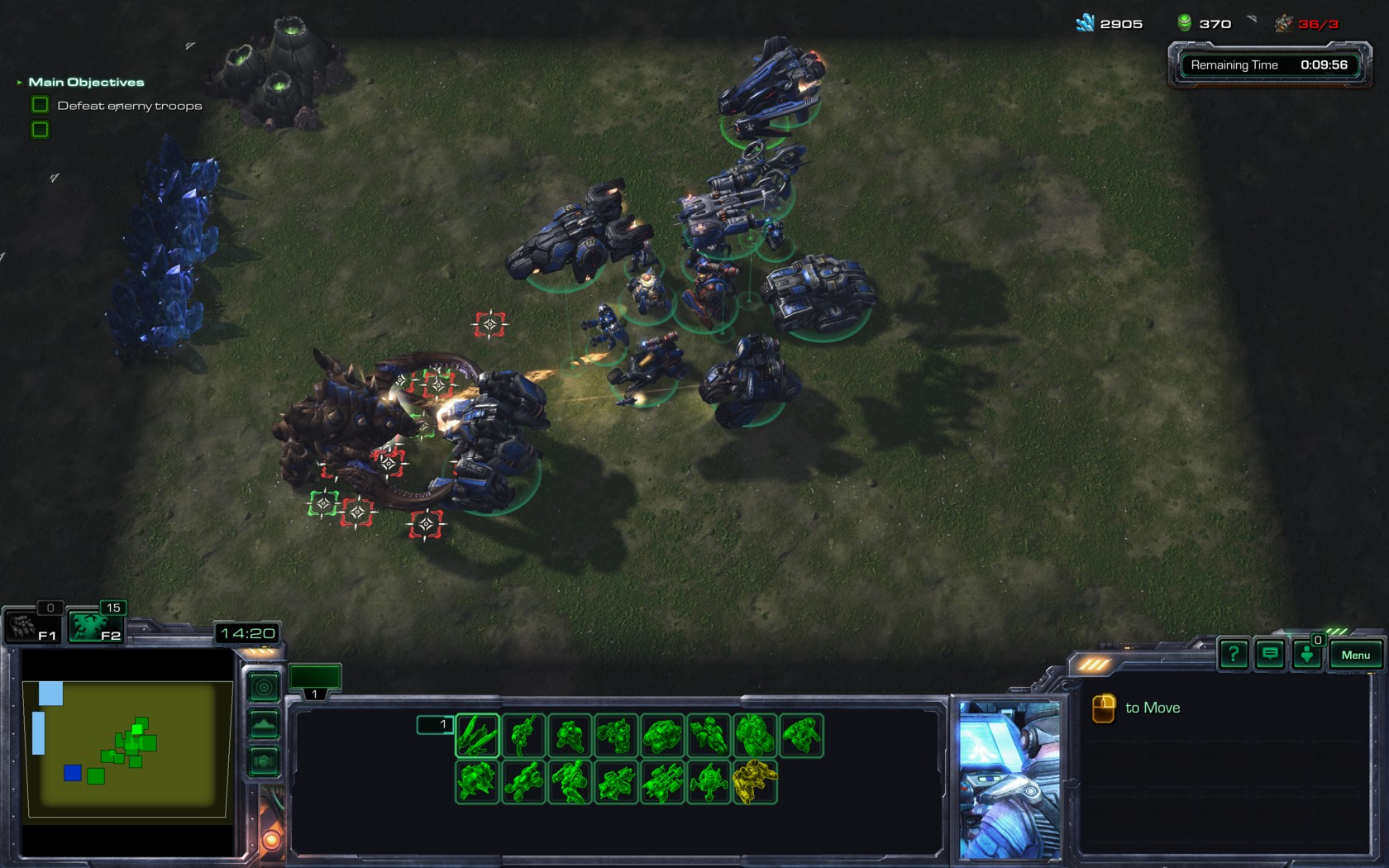The width and height of the screenshot is (1389, 868).
Task: Click the social friends button beside Menu
Action: point(1307,655)
